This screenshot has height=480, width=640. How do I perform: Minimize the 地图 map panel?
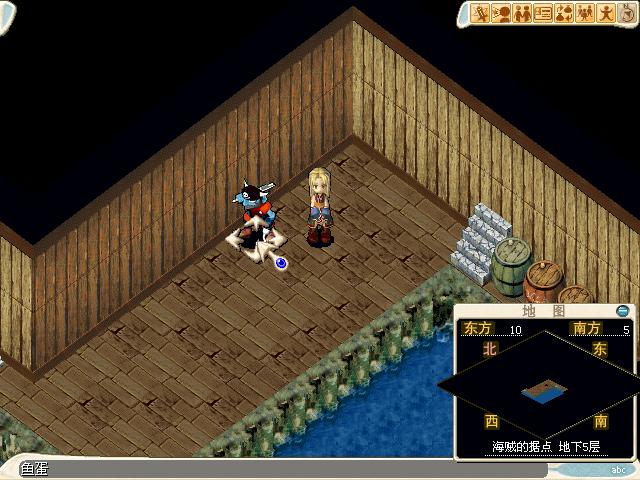click(623, 311)
